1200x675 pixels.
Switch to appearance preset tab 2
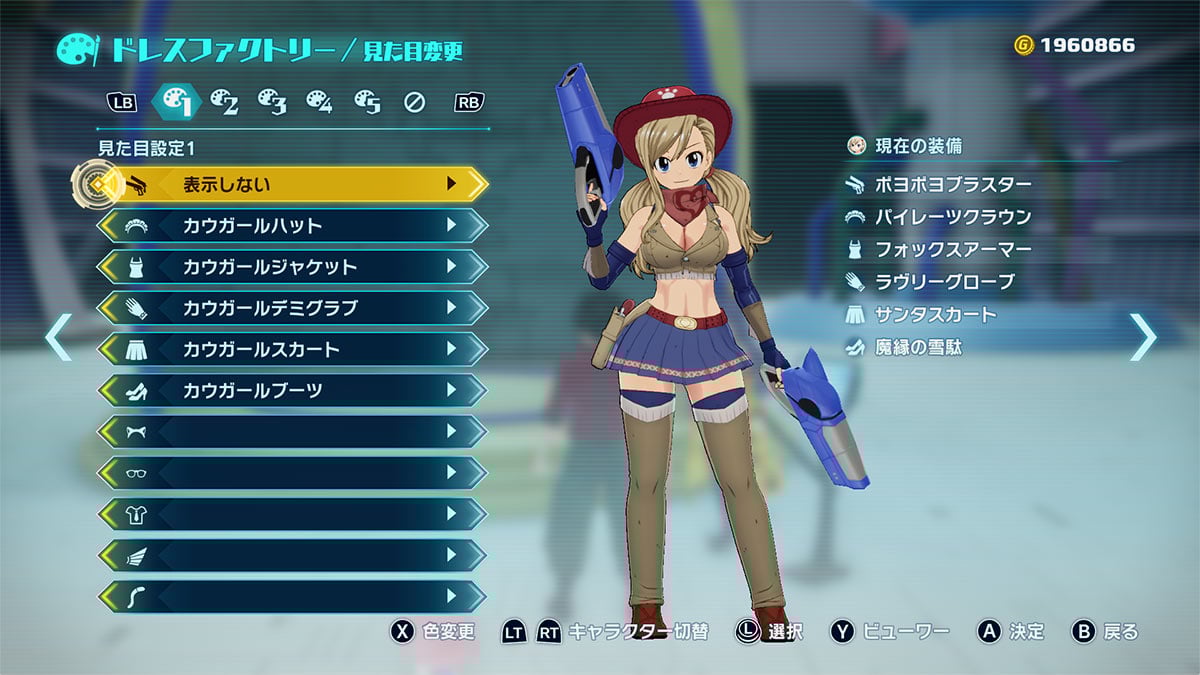point(224,101)
